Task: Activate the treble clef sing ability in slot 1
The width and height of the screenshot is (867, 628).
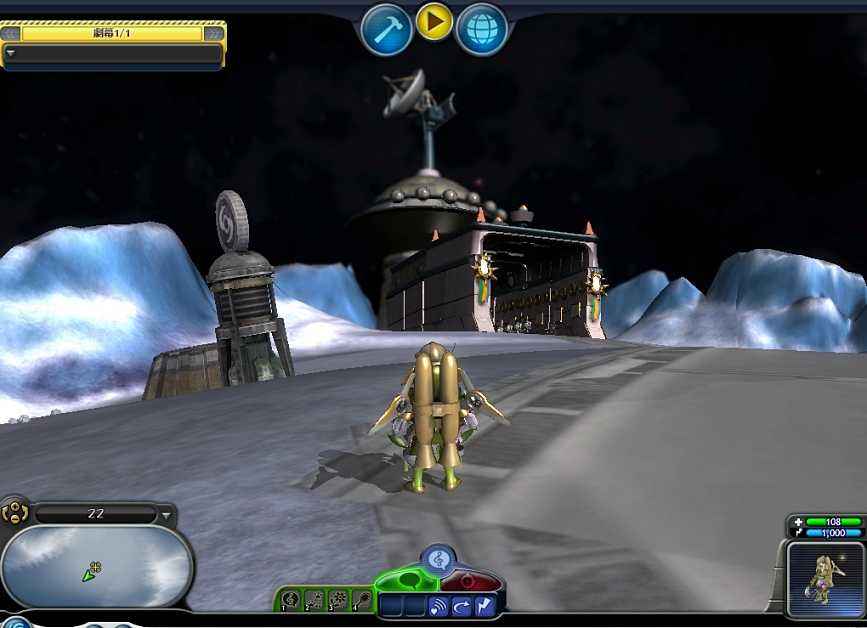Action: [x=291, y=600]
